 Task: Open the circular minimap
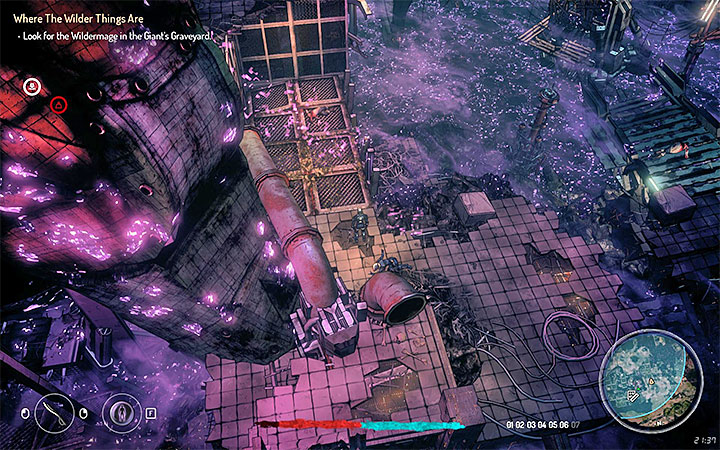(646, 378)
